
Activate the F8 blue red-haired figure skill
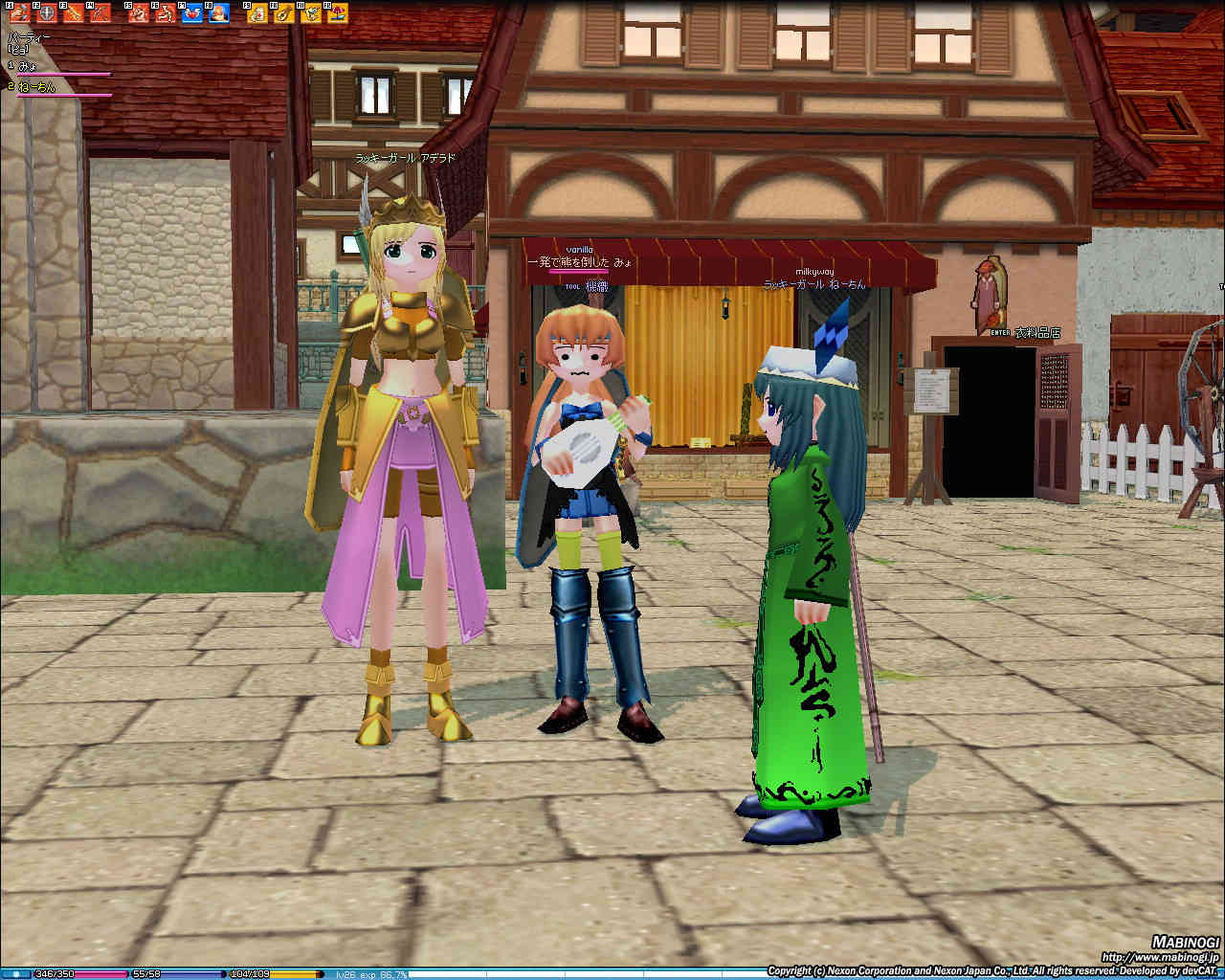(x=218, y=13)
